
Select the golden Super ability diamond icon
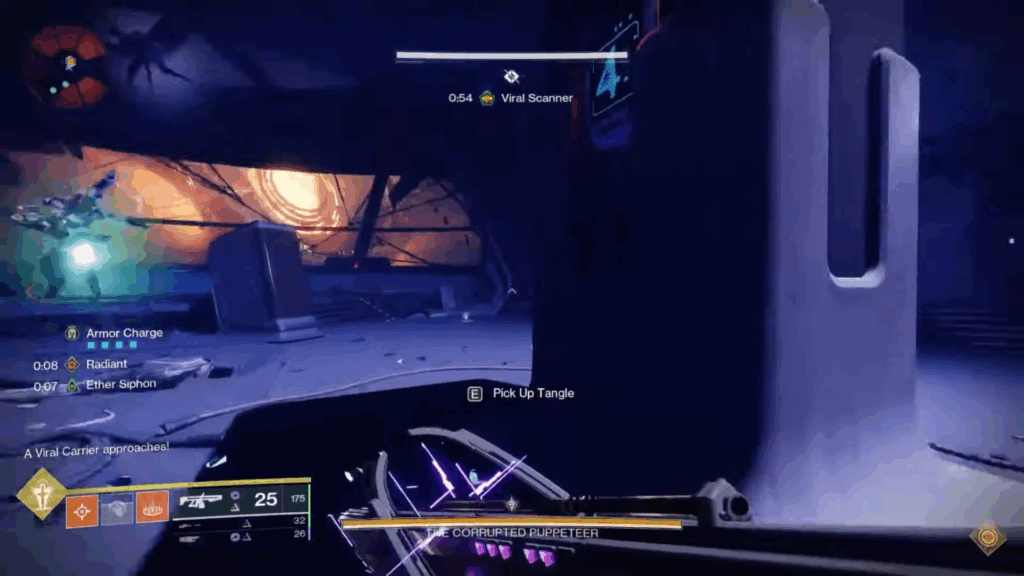[x=41, y=494]
